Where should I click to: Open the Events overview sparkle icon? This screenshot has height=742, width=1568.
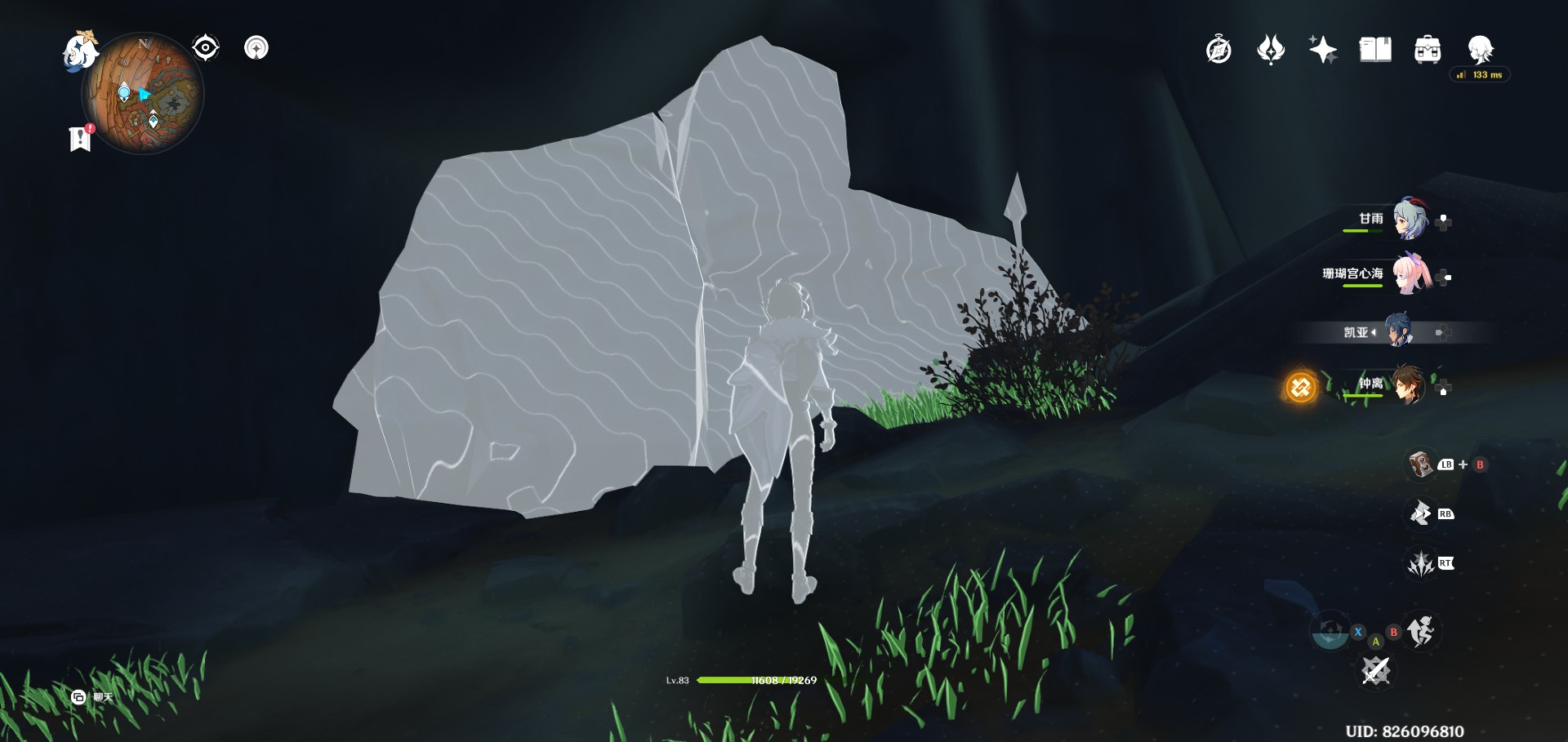click(x=1325, y=49)
